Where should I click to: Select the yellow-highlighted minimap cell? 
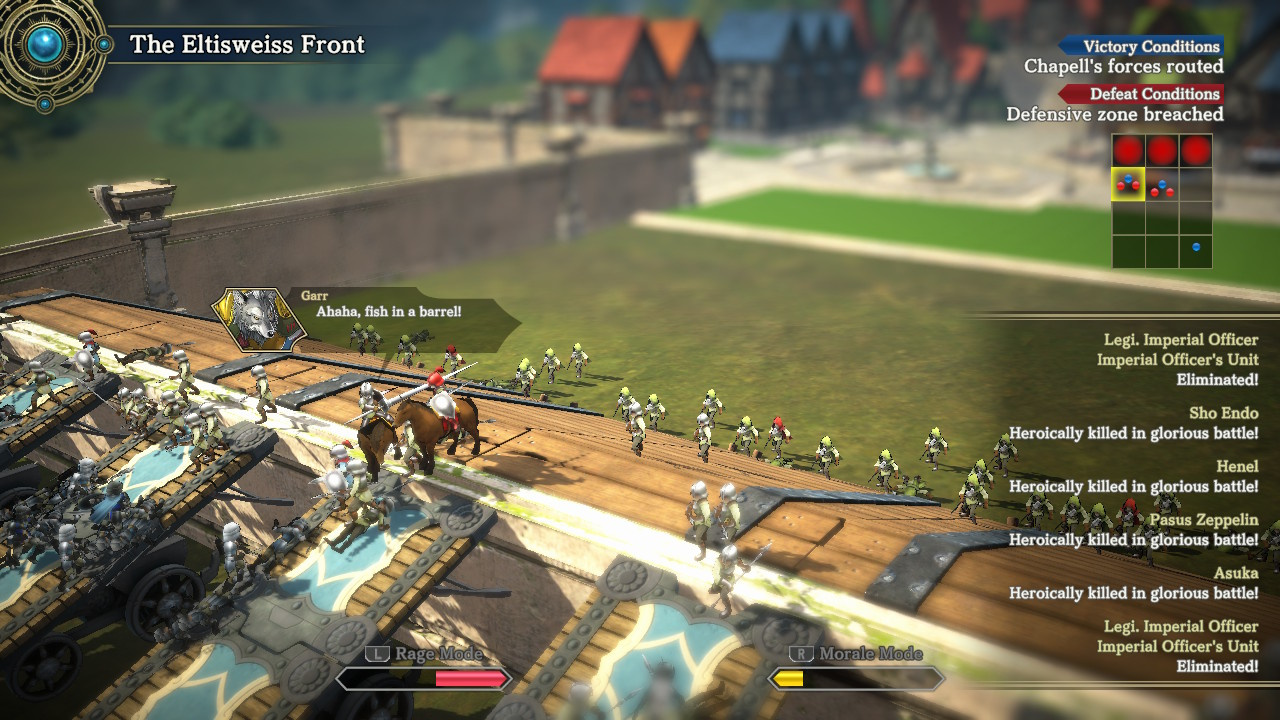(1129, 184)
